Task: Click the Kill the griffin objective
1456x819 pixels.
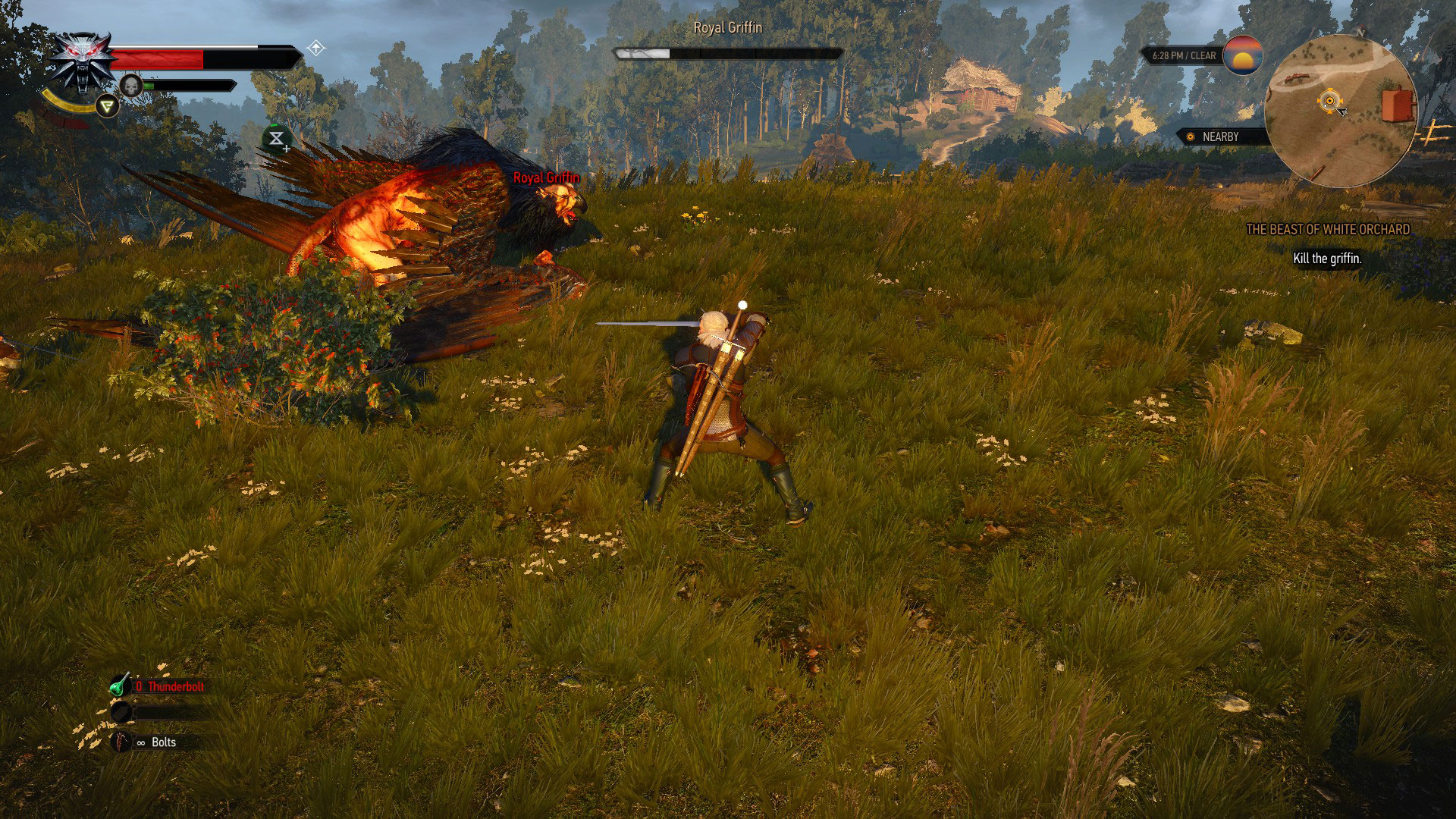Action: click(x=1326, y=257)
